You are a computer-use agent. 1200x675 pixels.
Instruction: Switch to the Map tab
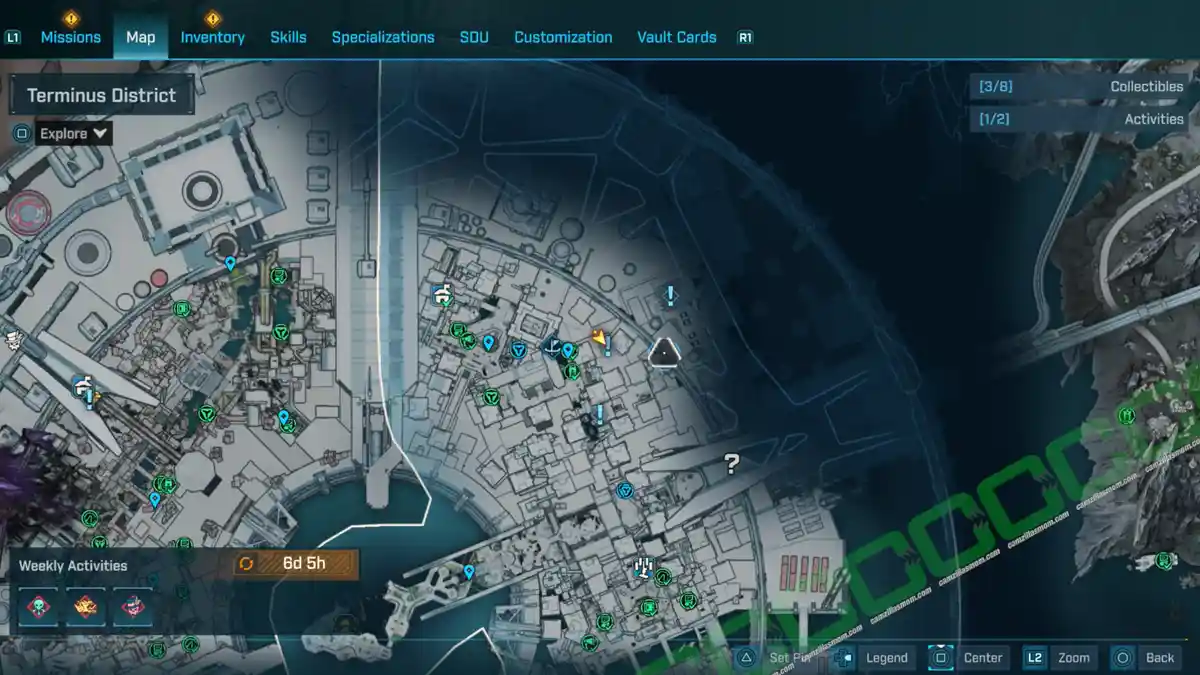pyautogui.click(x=140, y=37)
